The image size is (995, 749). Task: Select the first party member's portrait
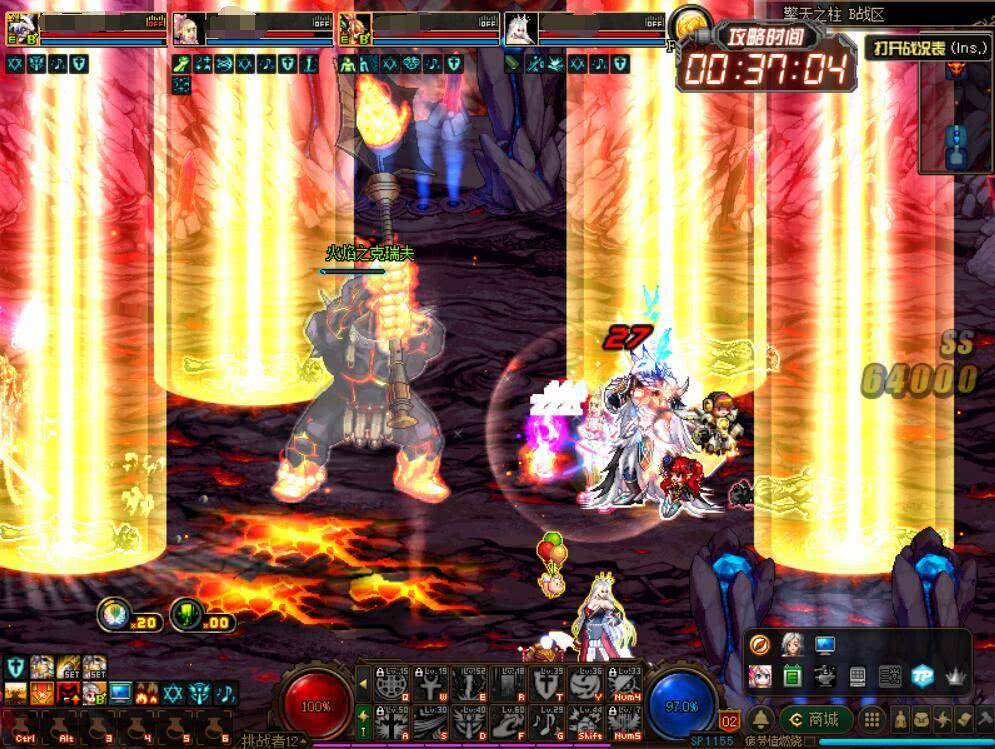tap(22, 28)
